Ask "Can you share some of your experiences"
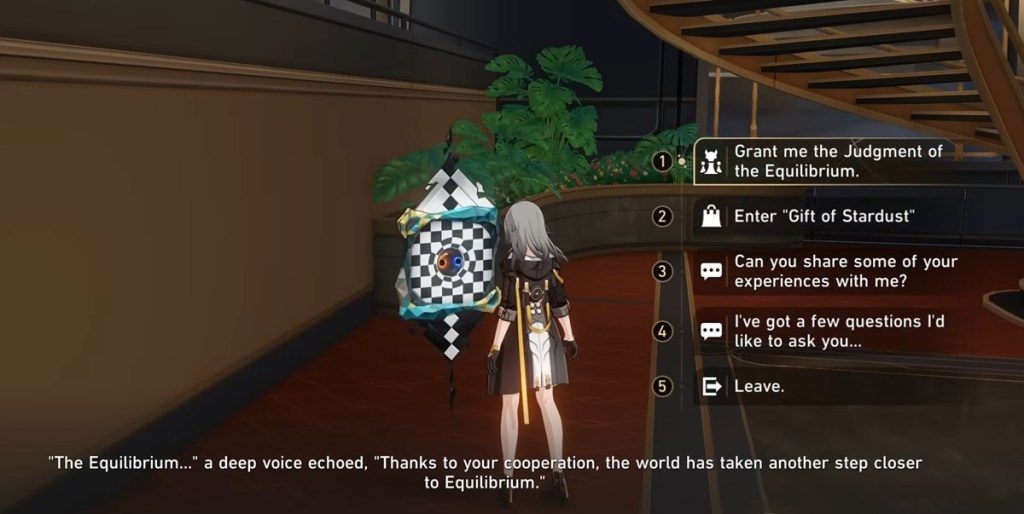Image resolution: width=1024 pixels, height=514 pixels. 845,271
